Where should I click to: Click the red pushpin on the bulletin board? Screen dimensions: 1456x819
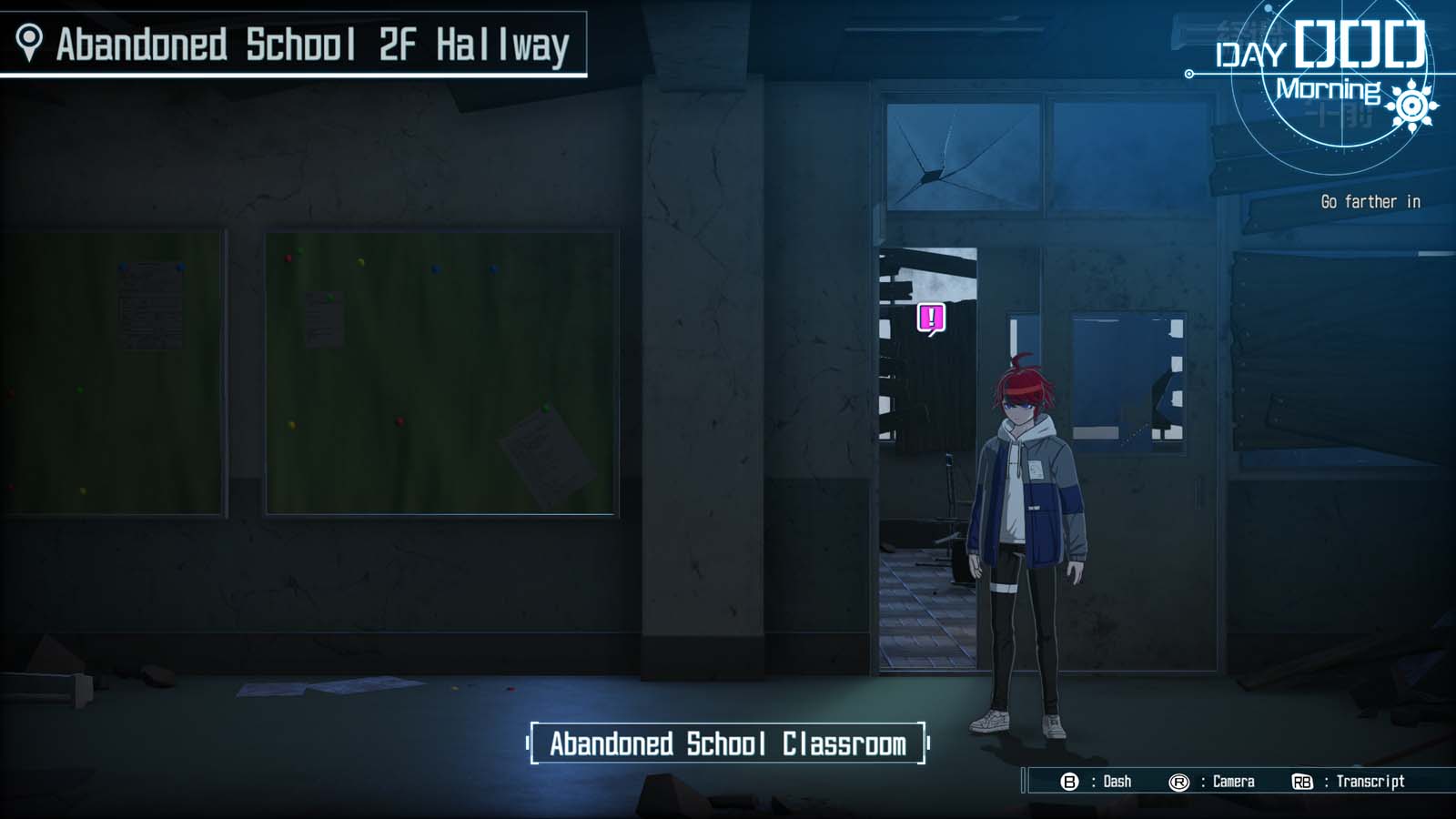coord(288,258)
